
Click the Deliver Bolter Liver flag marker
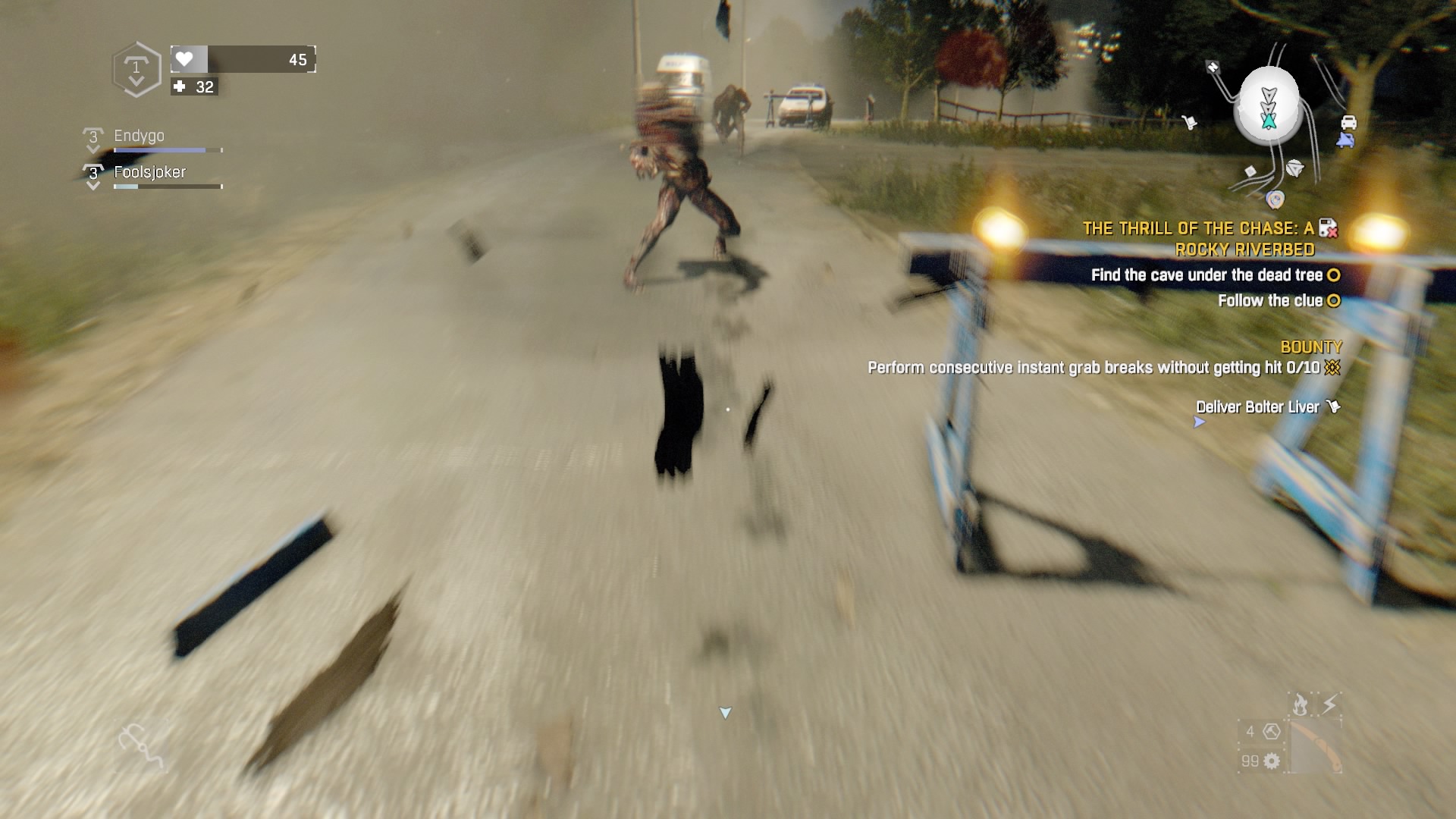click(1332, 405)
